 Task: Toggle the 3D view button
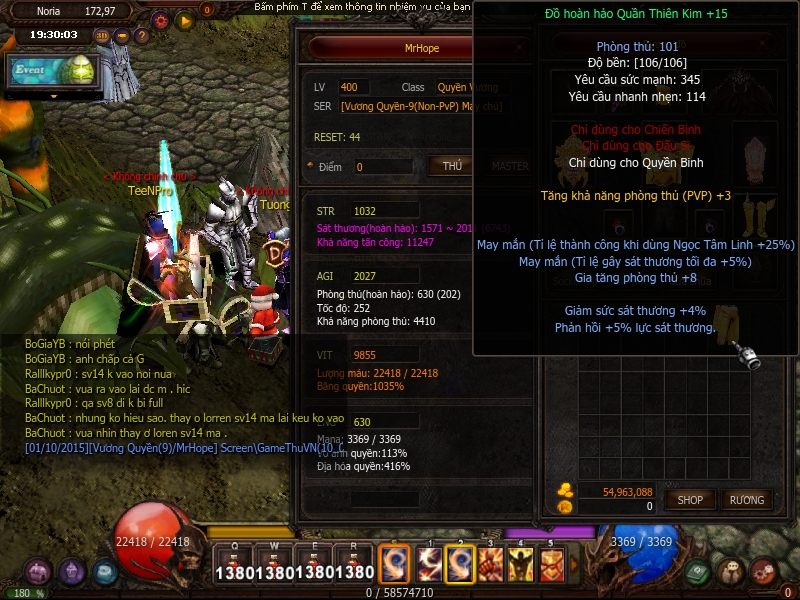[x=102, y=36]
